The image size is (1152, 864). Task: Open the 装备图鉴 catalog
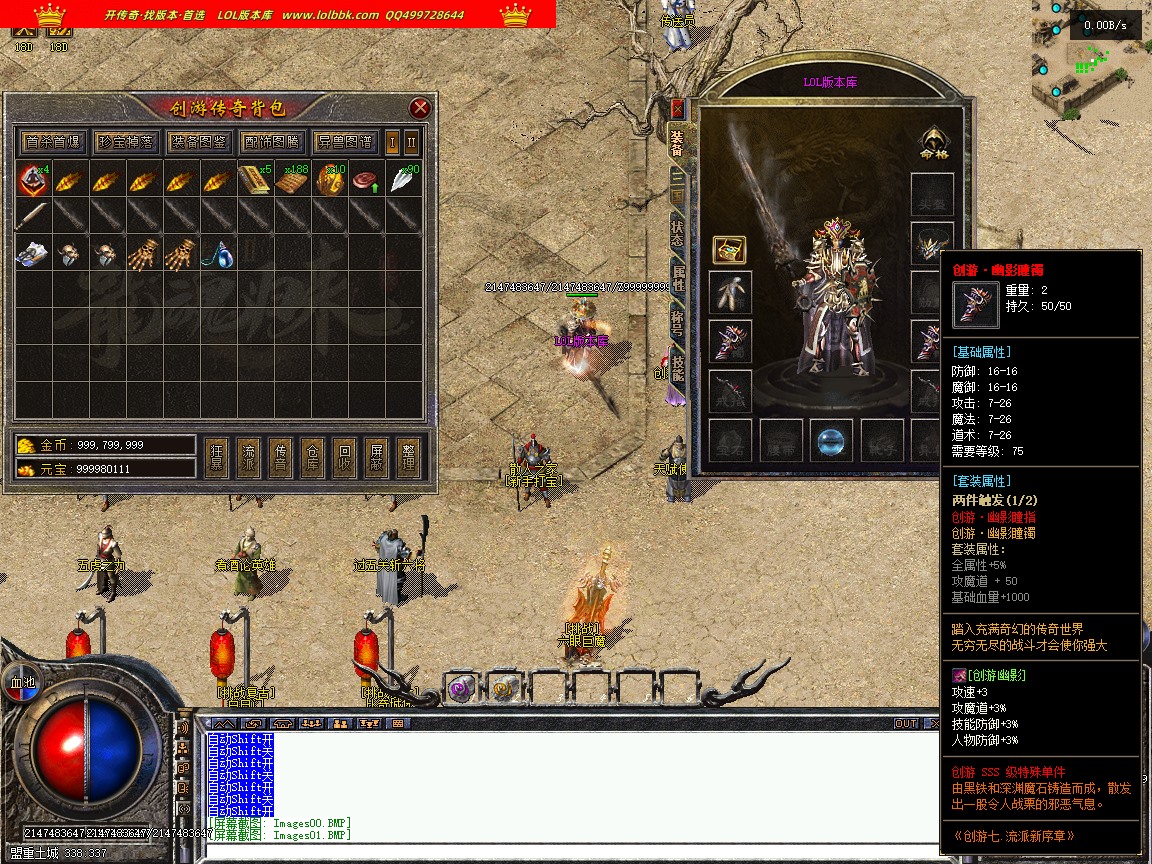click(x=199, y=142)
